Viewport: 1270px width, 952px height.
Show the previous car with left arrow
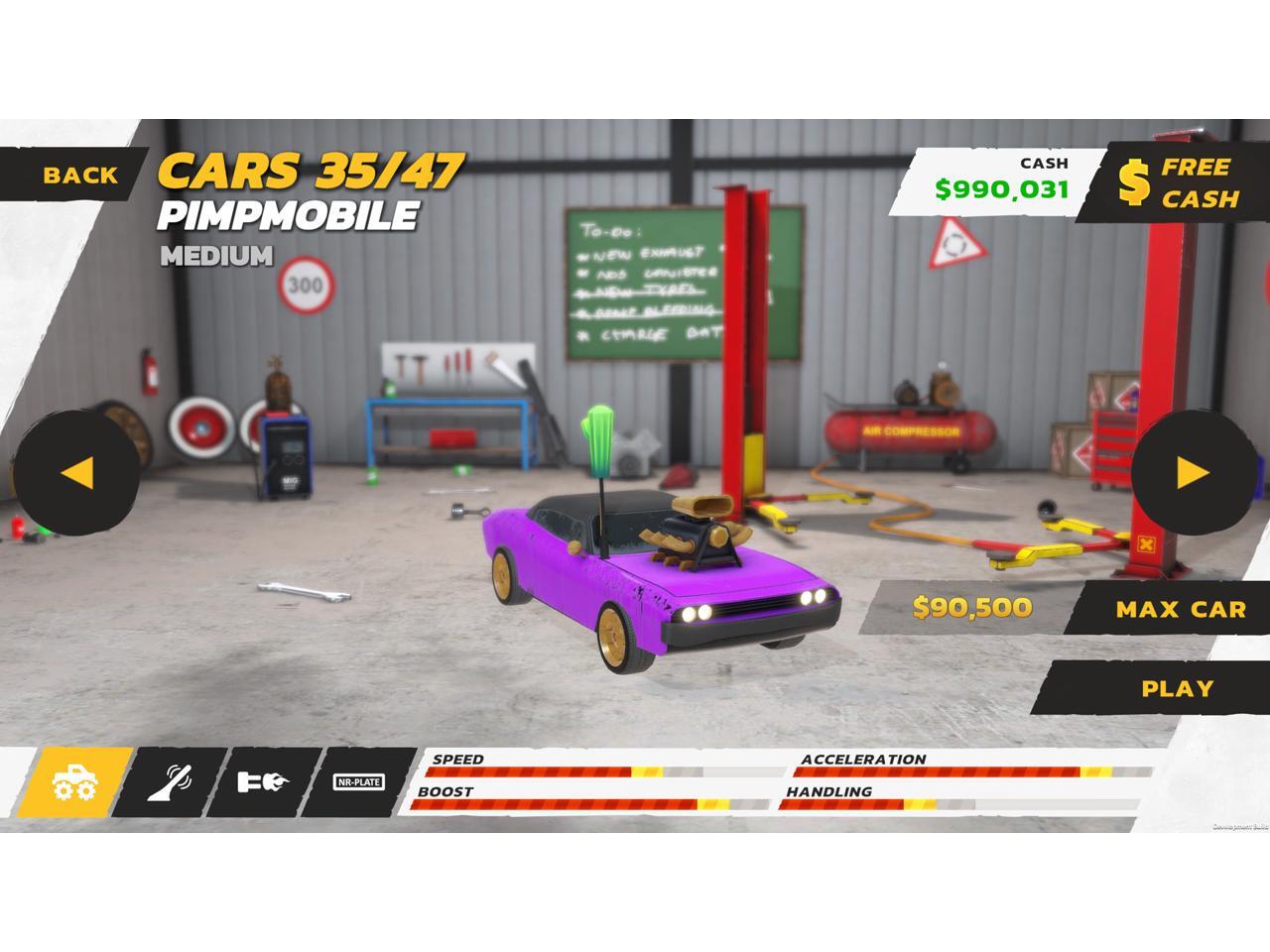click(76, 472)
